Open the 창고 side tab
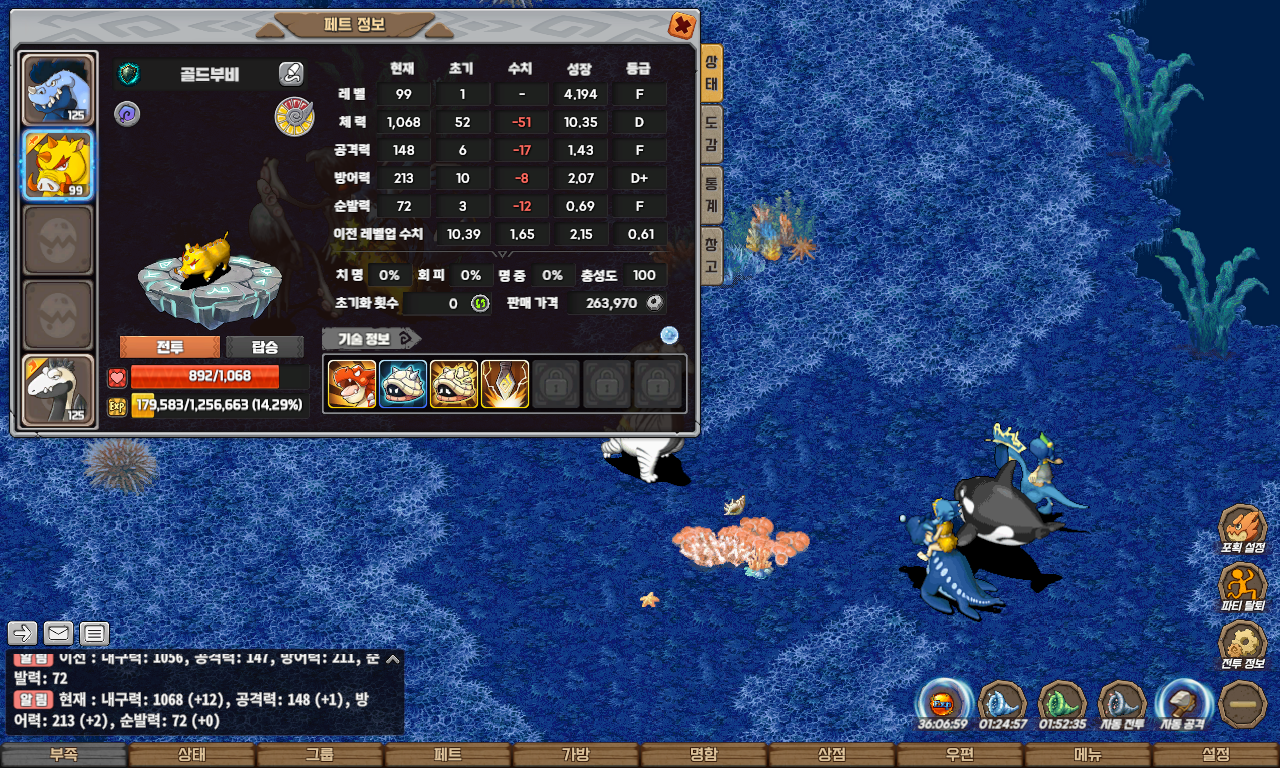This screenshot has width=1280, height=768. tap(711, 256)
